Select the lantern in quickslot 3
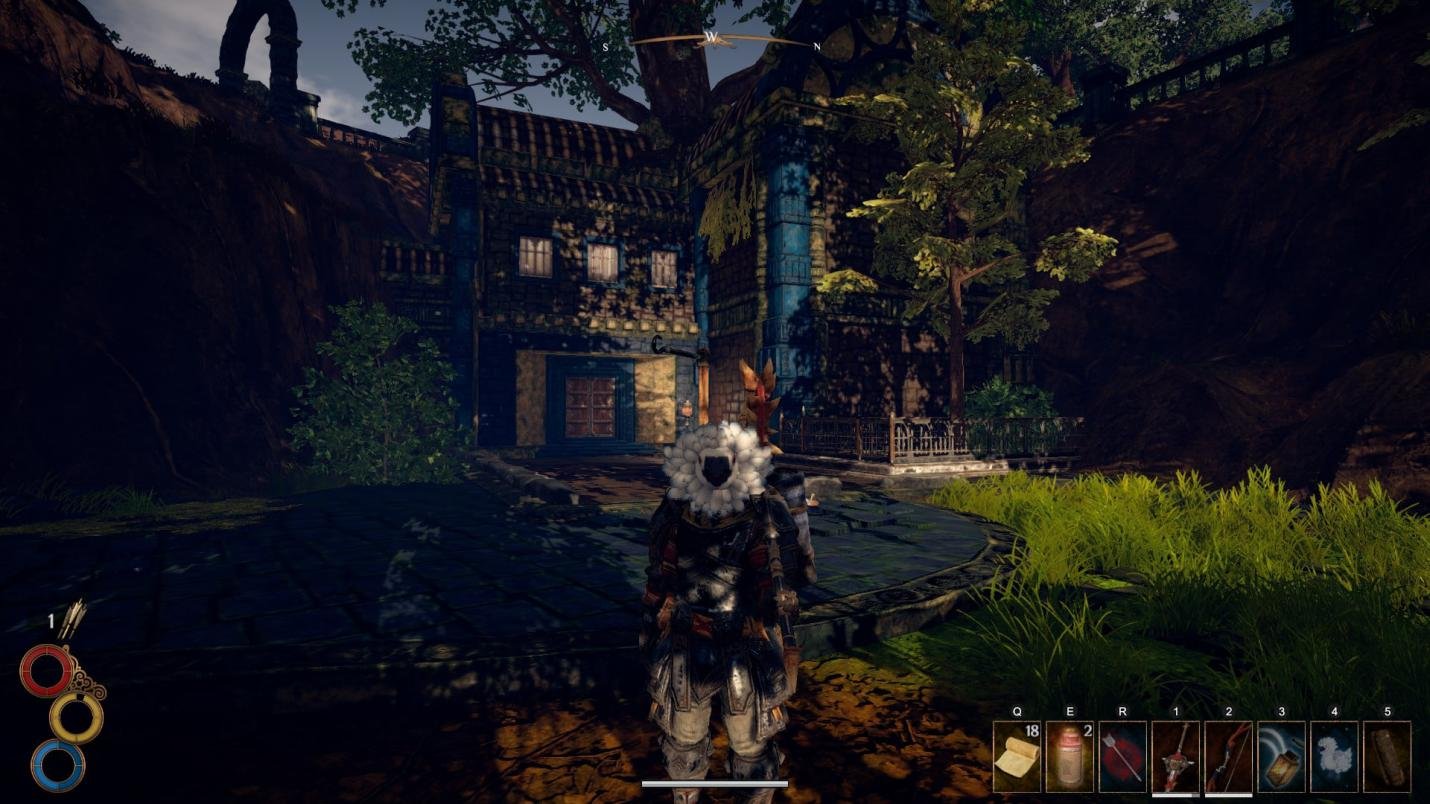The width and height of the screenshot is (1430, 804). click(x=1281, y=755)
